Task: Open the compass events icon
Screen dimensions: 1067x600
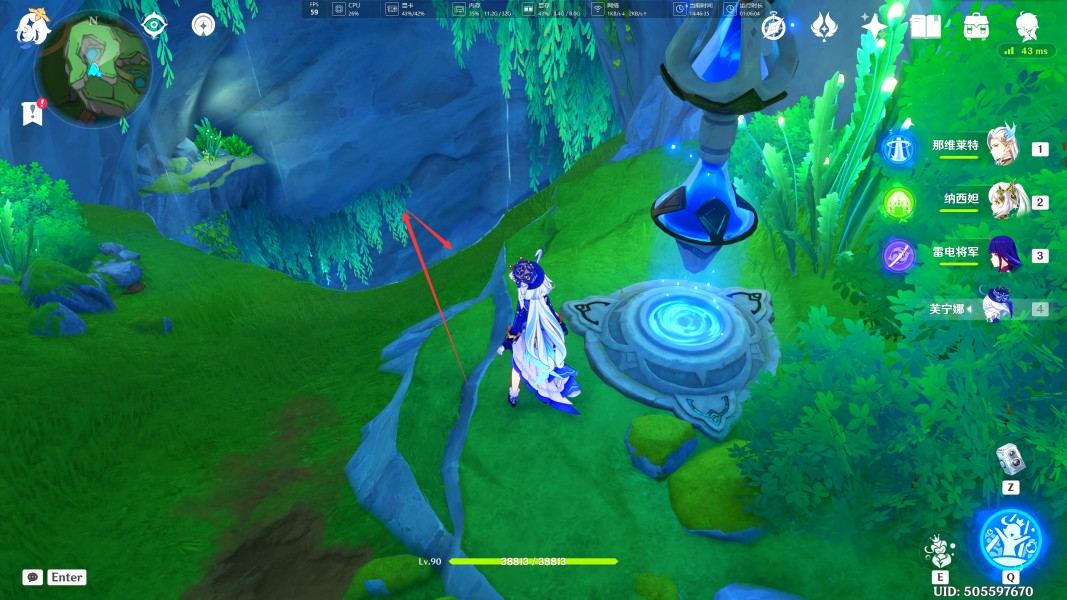Action: [x=773, y=27]
